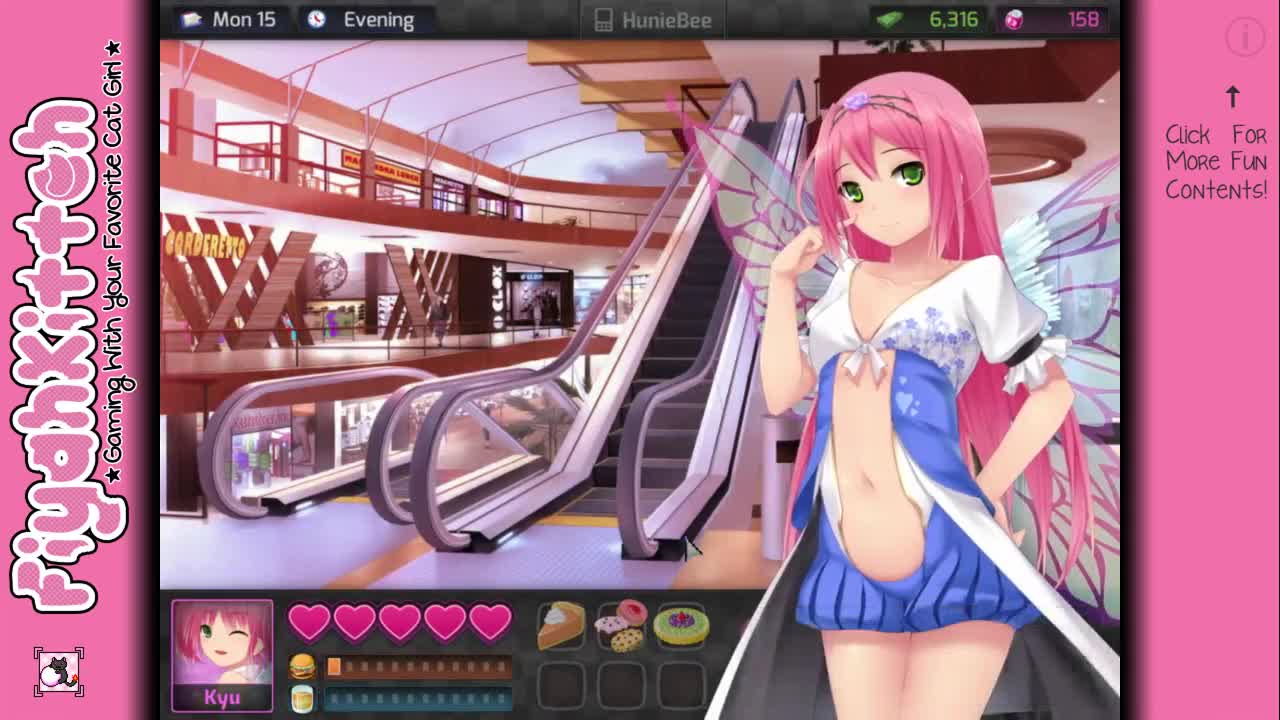Open the HunieBee phone menu
1280x720 pixels.
[653, 20]
